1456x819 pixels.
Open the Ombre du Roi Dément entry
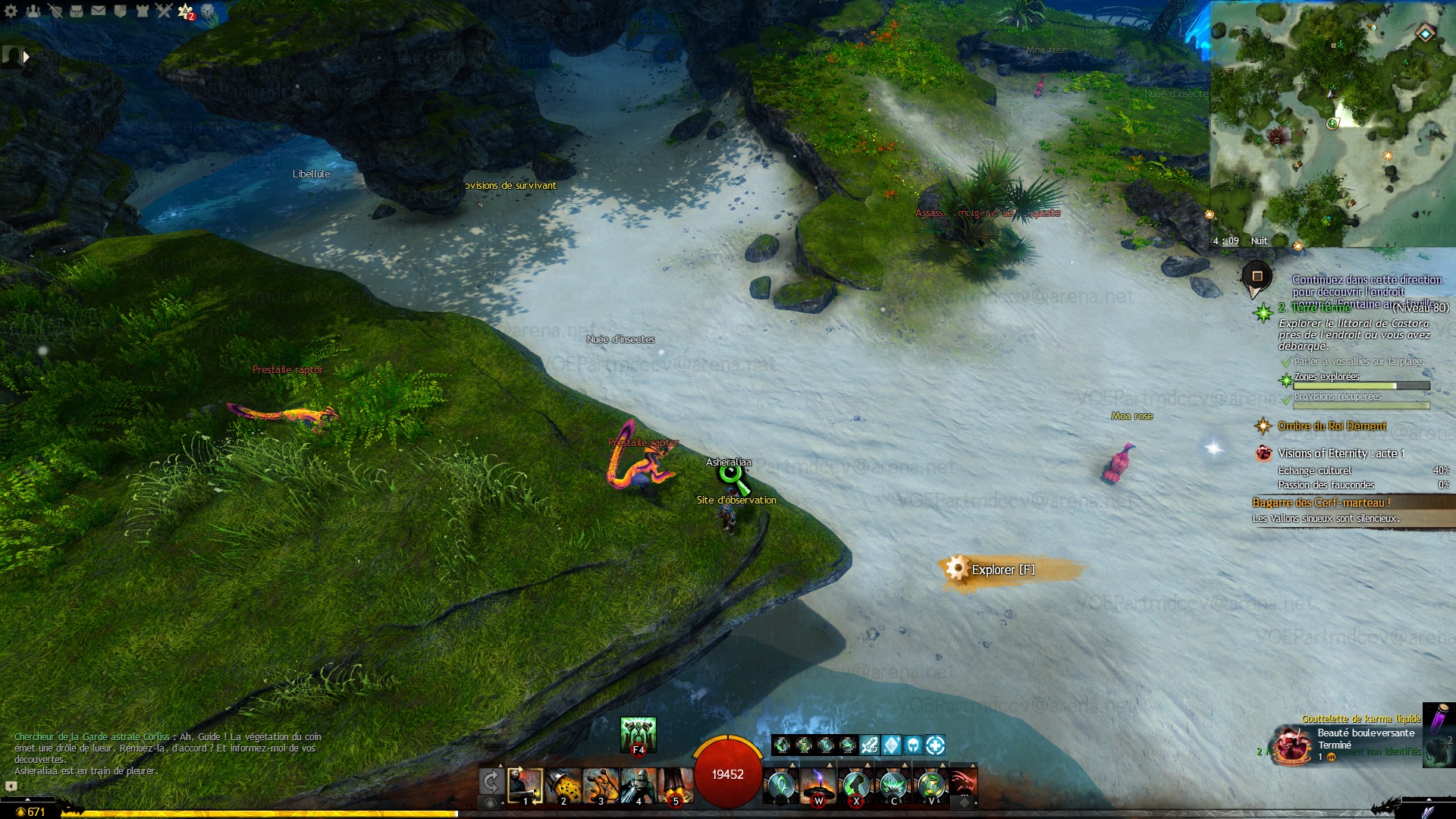1332,426
